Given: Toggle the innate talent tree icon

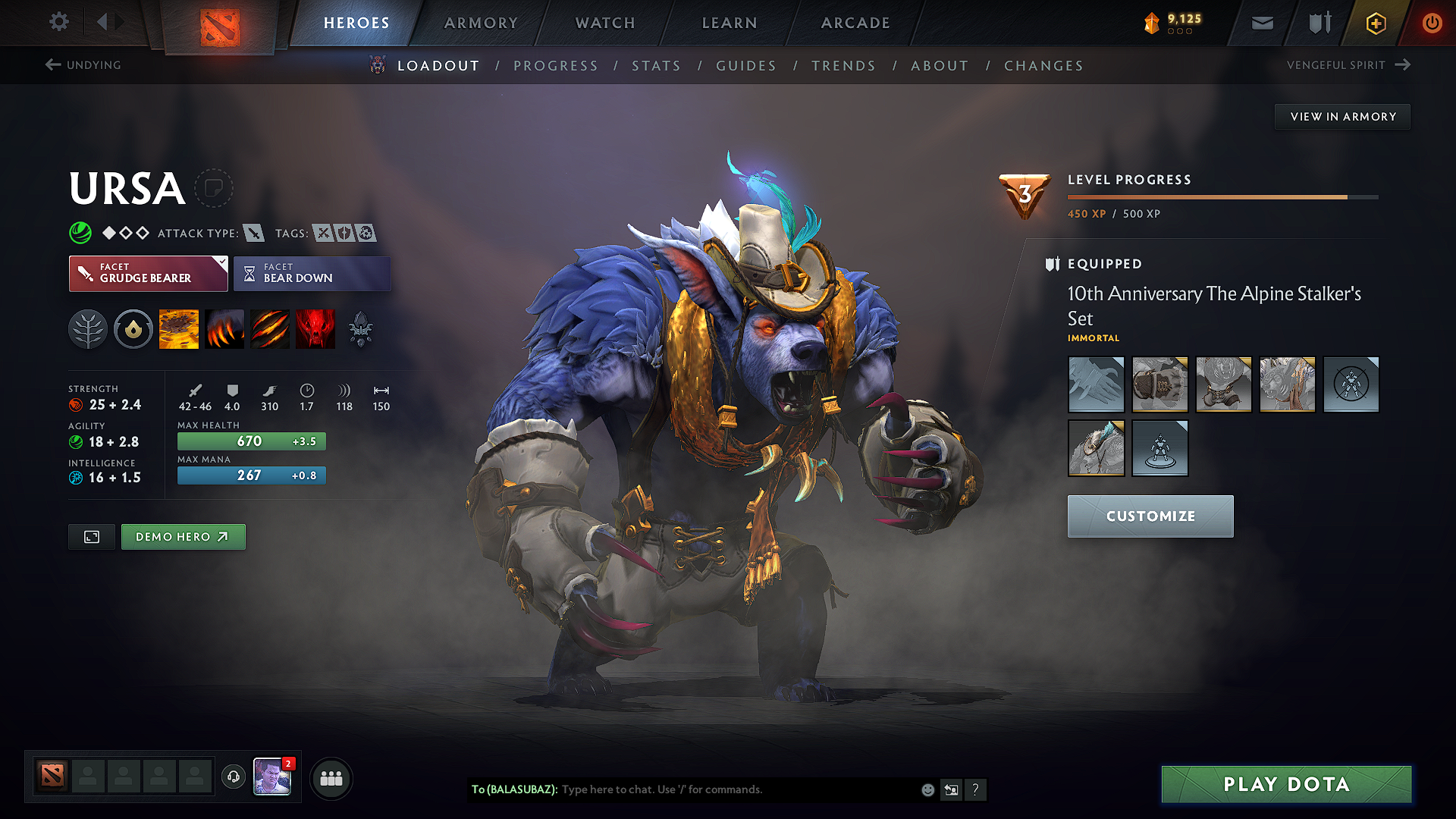Looking at the screenshot, I should point(88,328).
